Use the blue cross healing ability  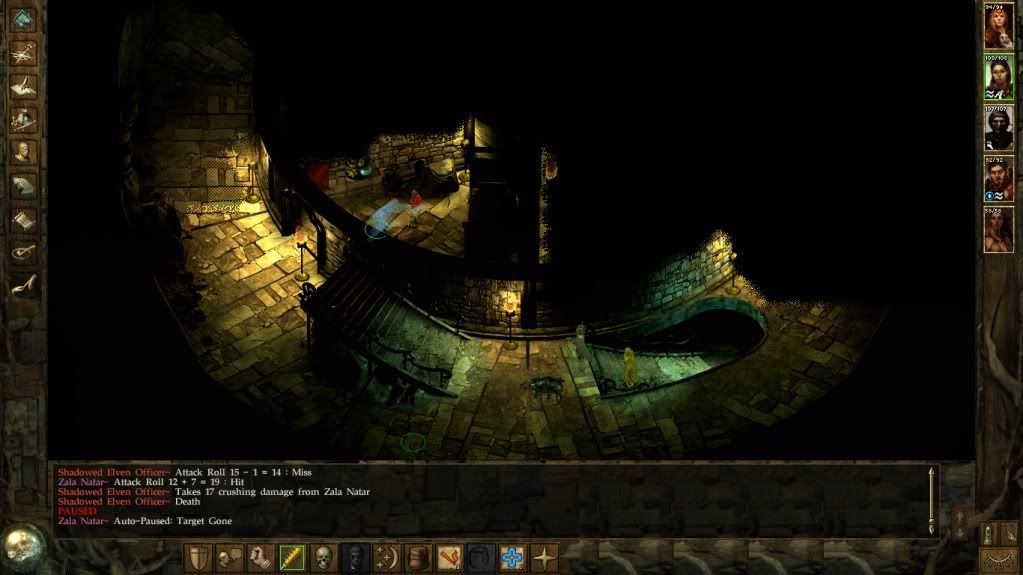click(513, 557)
